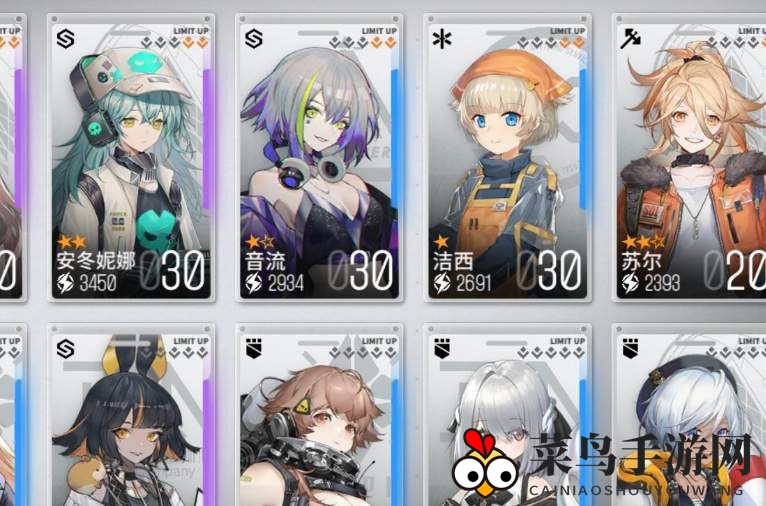Pick the 洁西 character card
Viewport: 766px width, 506px height.
pos(507,160)
